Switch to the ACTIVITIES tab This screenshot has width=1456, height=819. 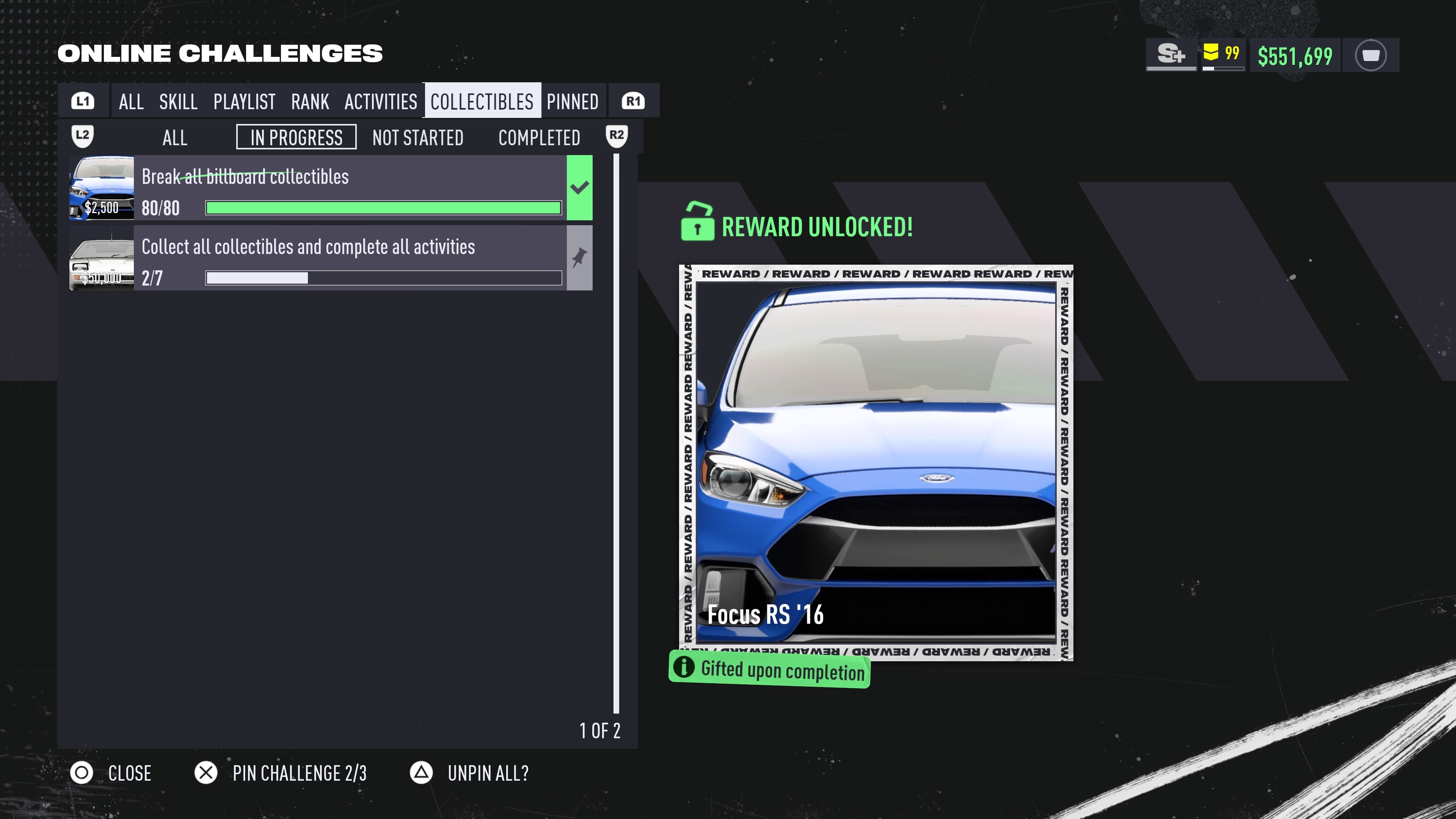pos(380,102)
